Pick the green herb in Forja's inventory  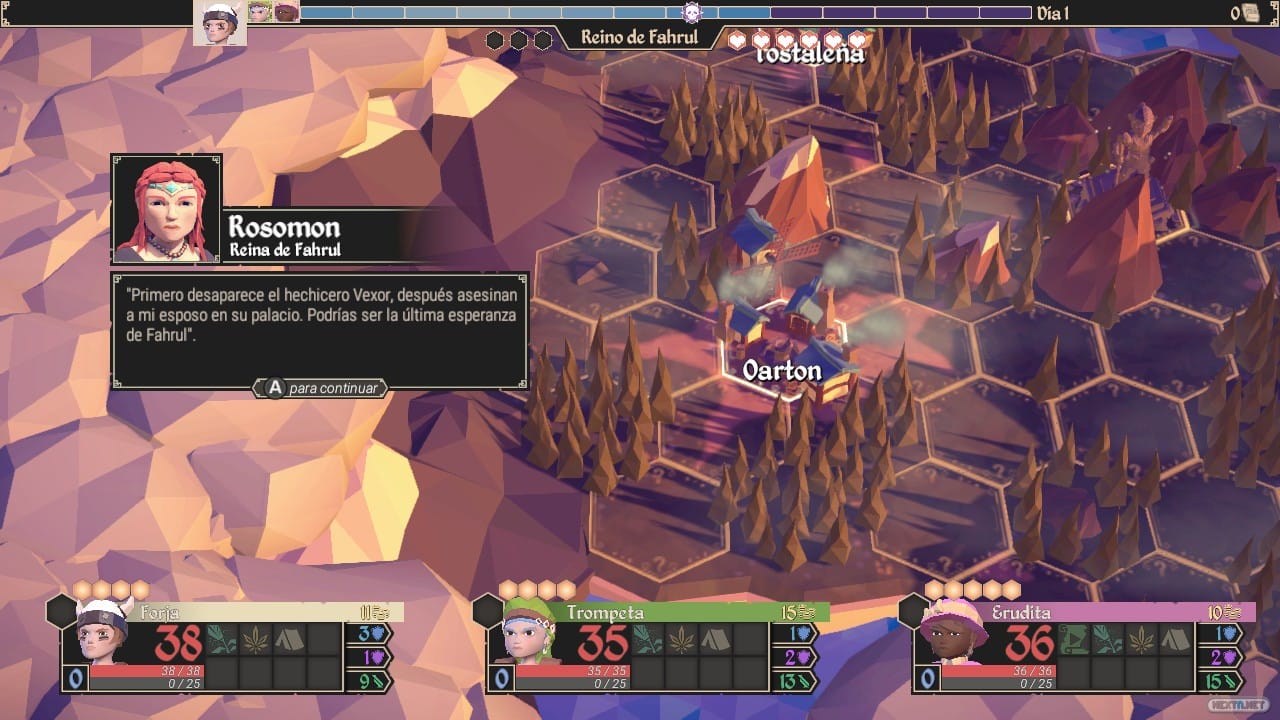pos(223,640)
